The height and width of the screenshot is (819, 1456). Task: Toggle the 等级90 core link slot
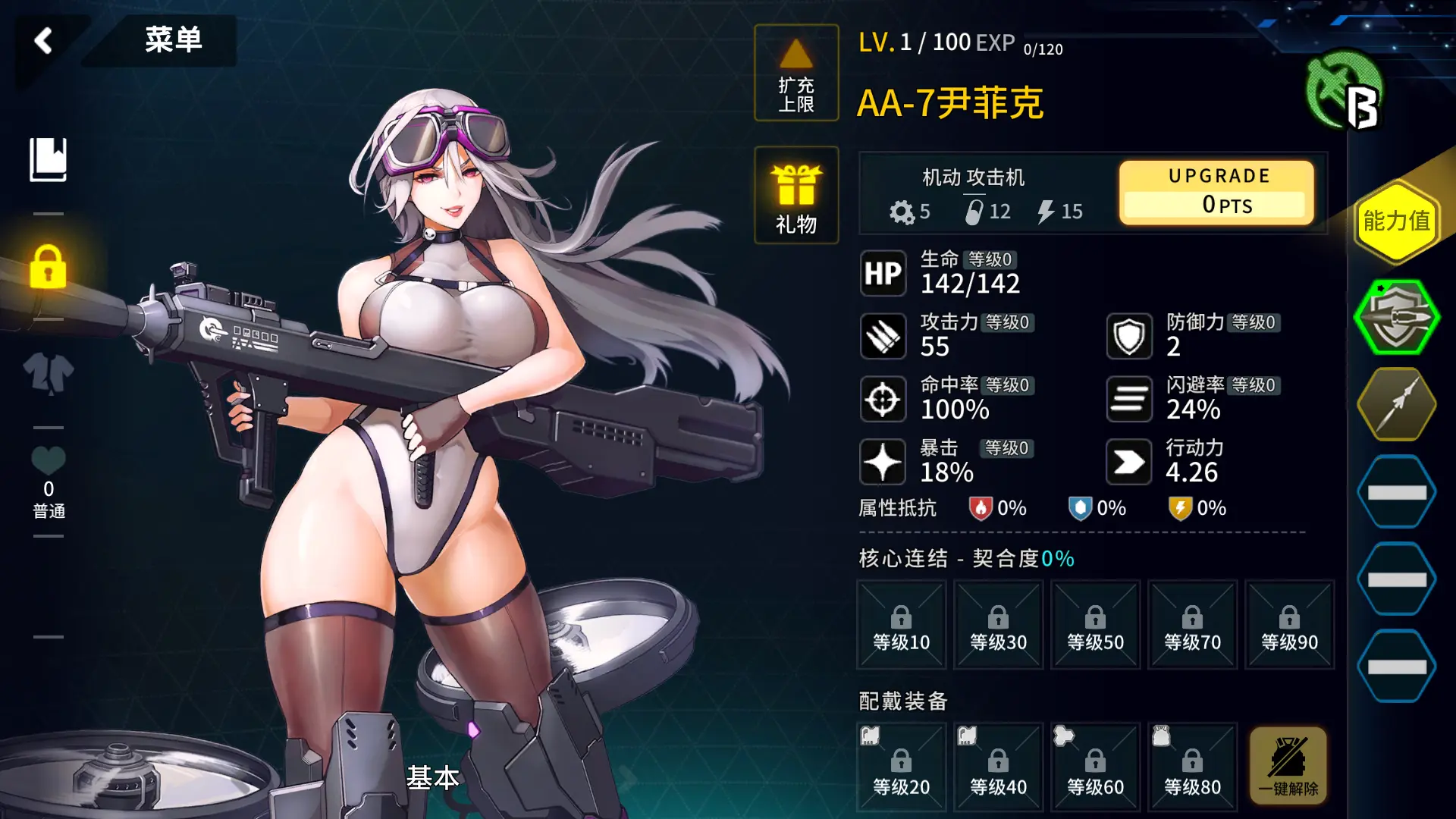coord(1289,624)
